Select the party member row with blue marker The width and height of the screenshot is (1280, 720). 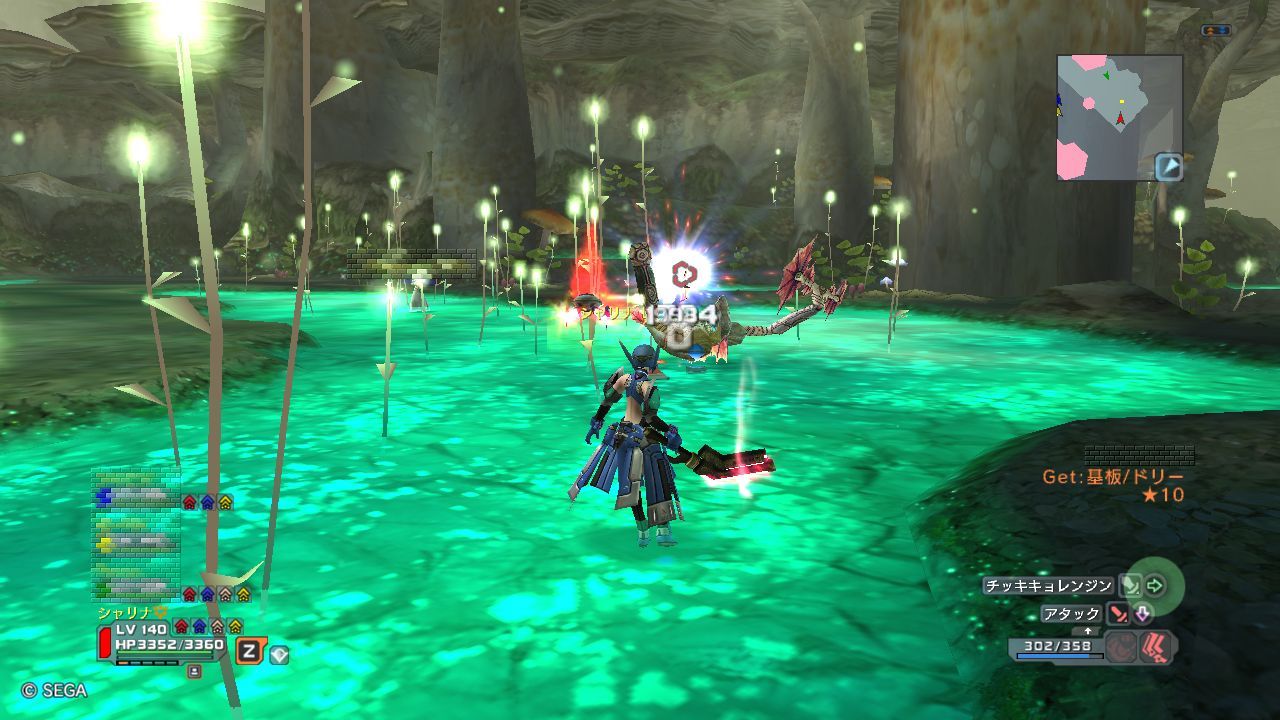[137, 497]
